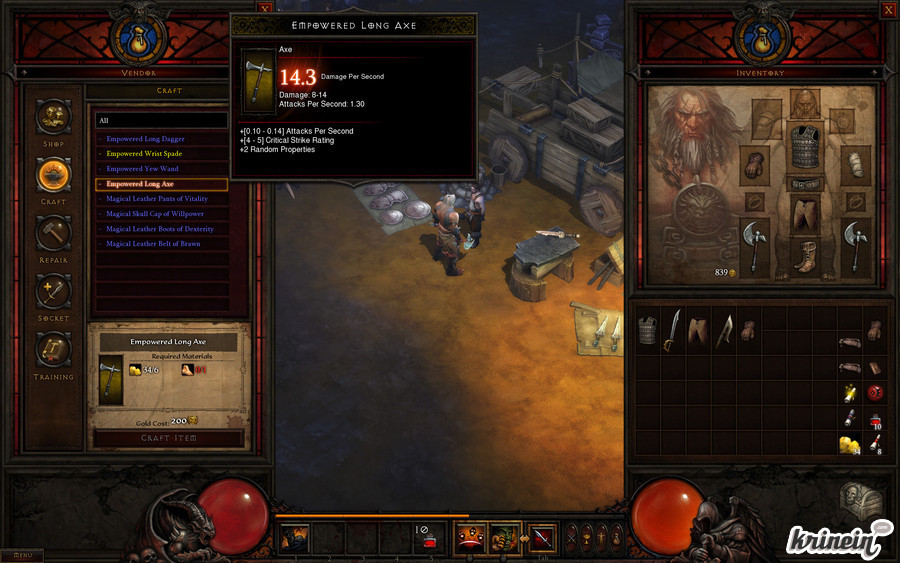The image size is (900, 563).
Task: Pick the curved sword in the backpack
Action: pyautogui.click(x=673, y=330)
